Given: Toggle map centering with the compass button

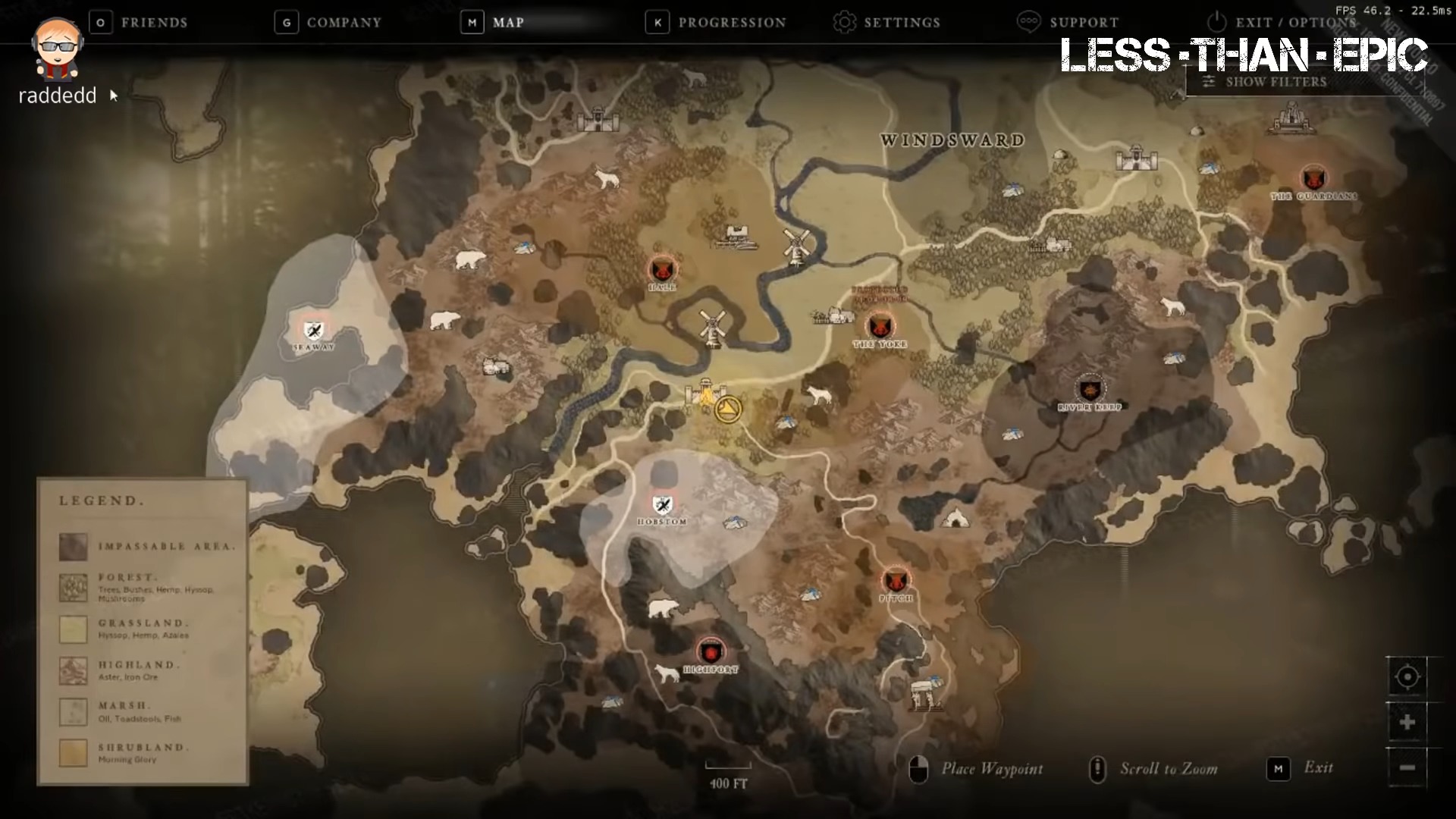Looking at the screenshot, I should 1407,676.
